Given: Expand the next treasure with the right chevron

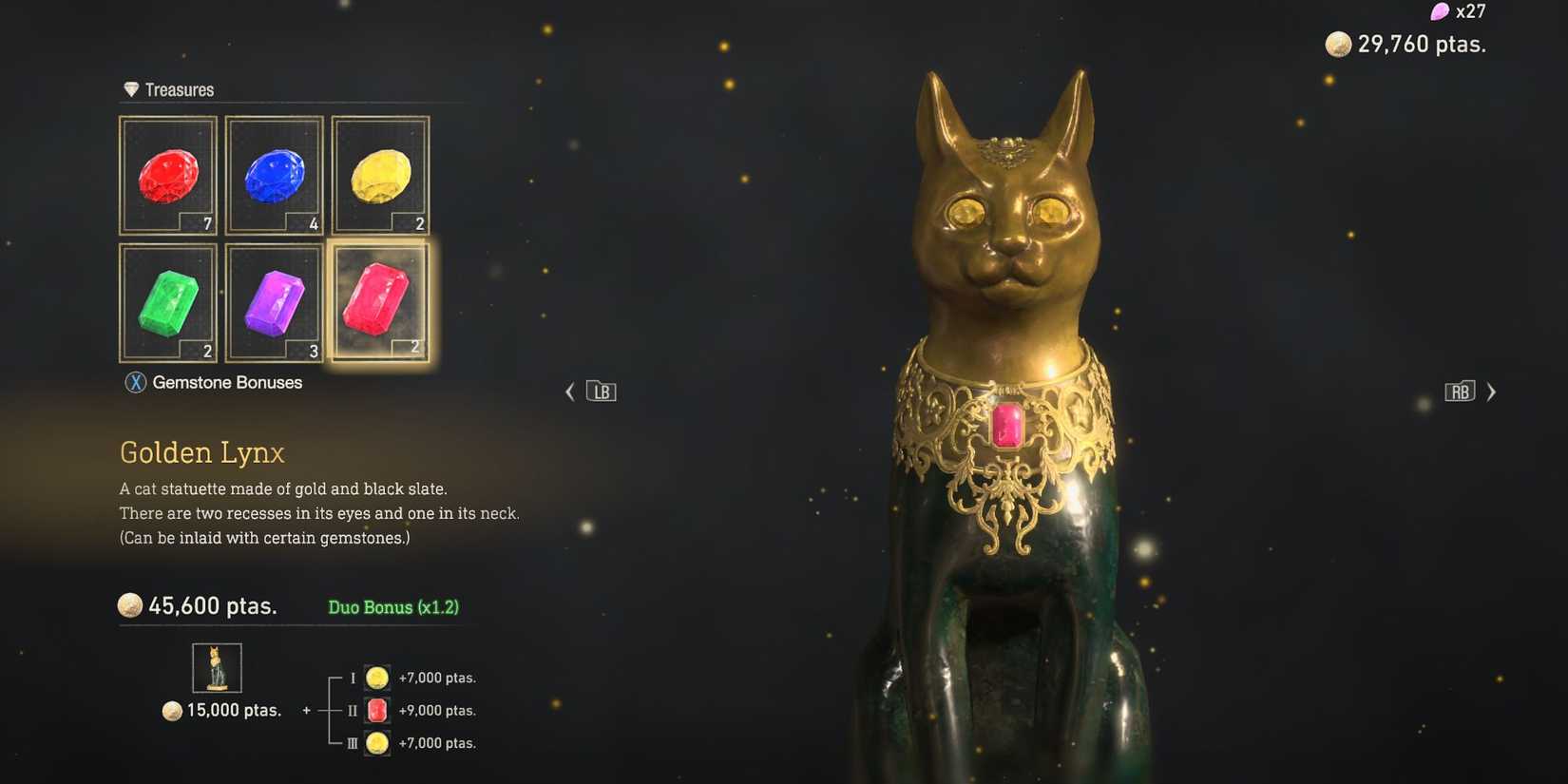Looking at the screenshot, I should [1491, 392].
